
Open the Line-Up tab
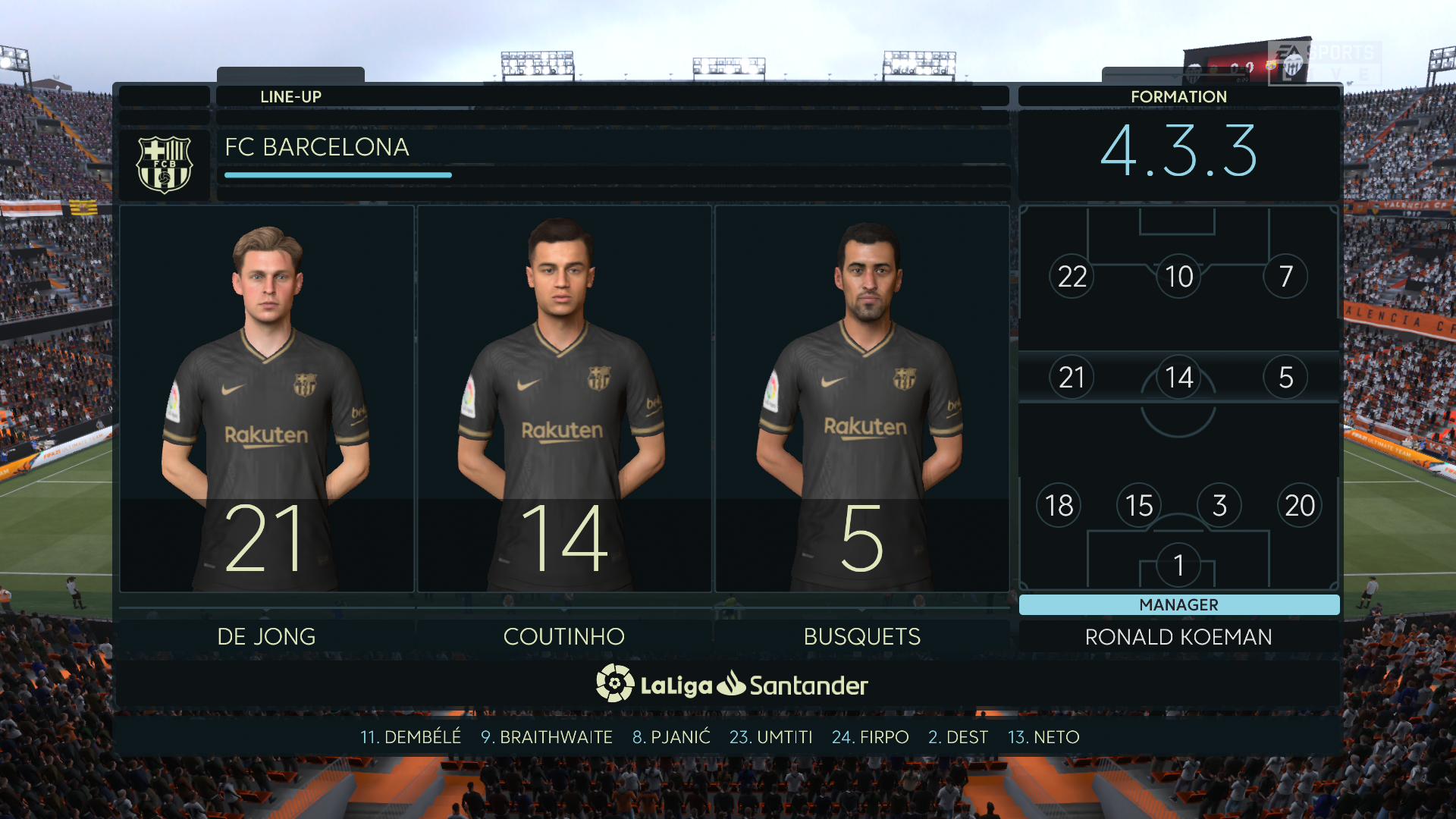(290, 96)
